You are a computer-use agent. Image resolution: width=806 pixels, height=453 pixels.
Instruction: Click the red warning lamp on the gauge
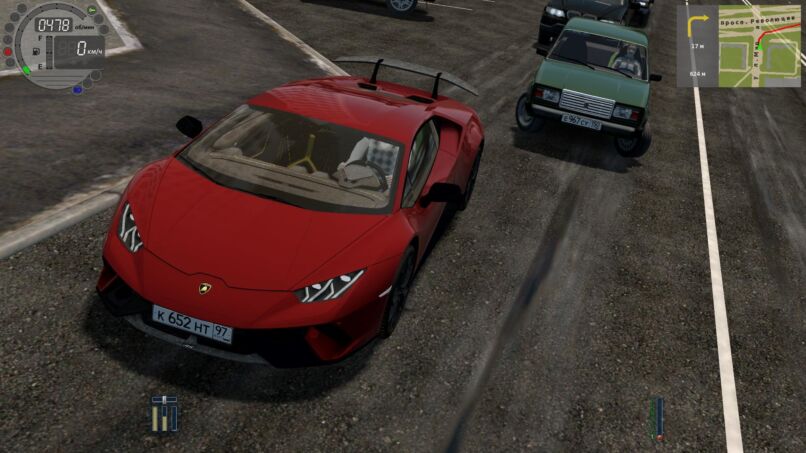point(8,50)
